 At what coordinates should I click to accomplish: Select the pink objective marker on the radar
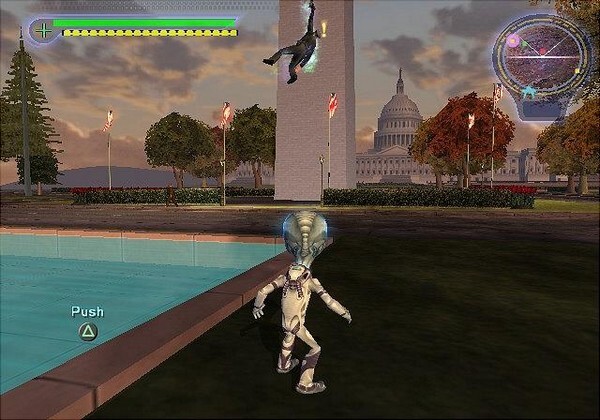click(513, 41)
